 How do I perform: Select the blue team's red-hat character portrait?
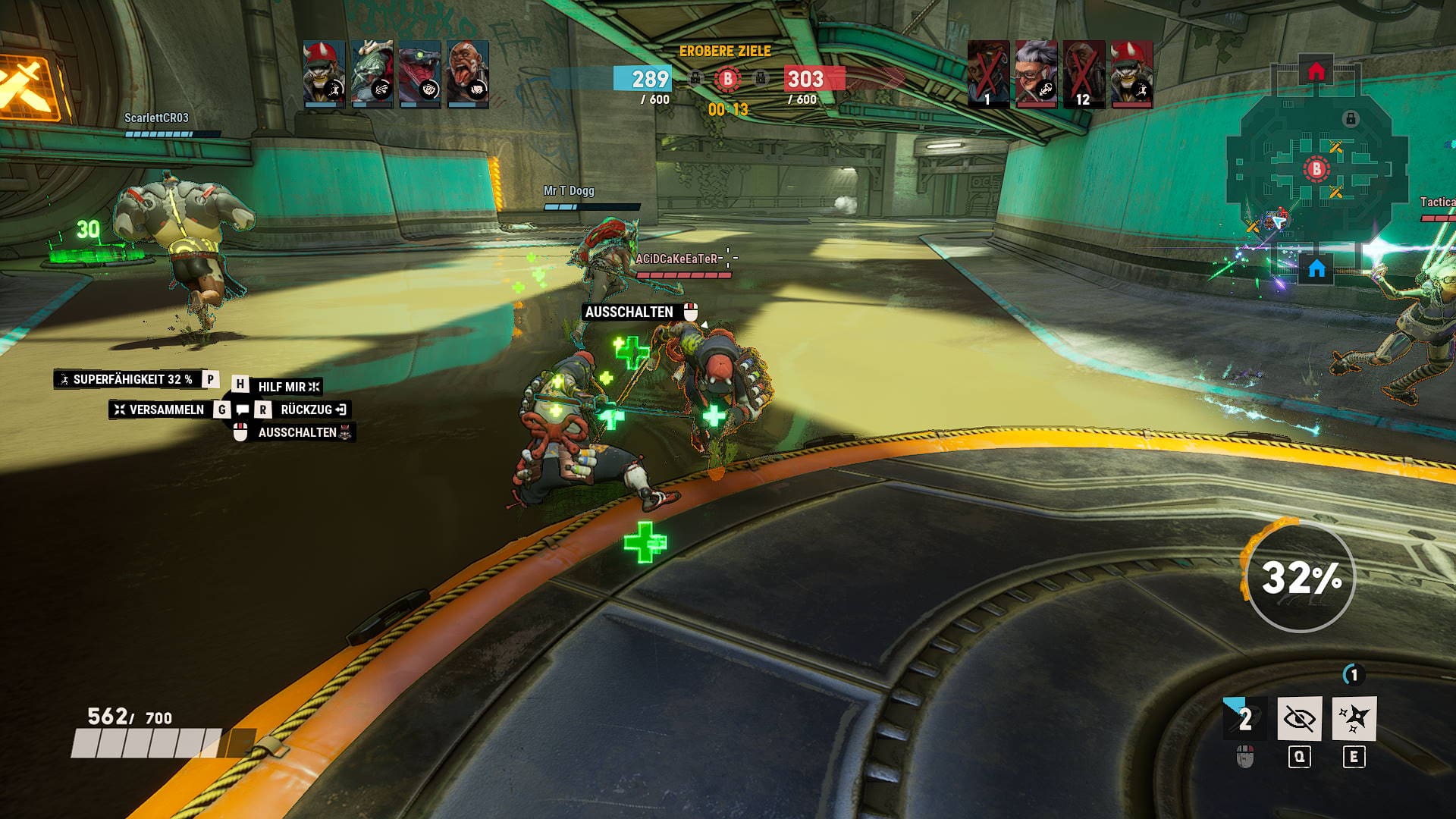click(x=324, y=74)
